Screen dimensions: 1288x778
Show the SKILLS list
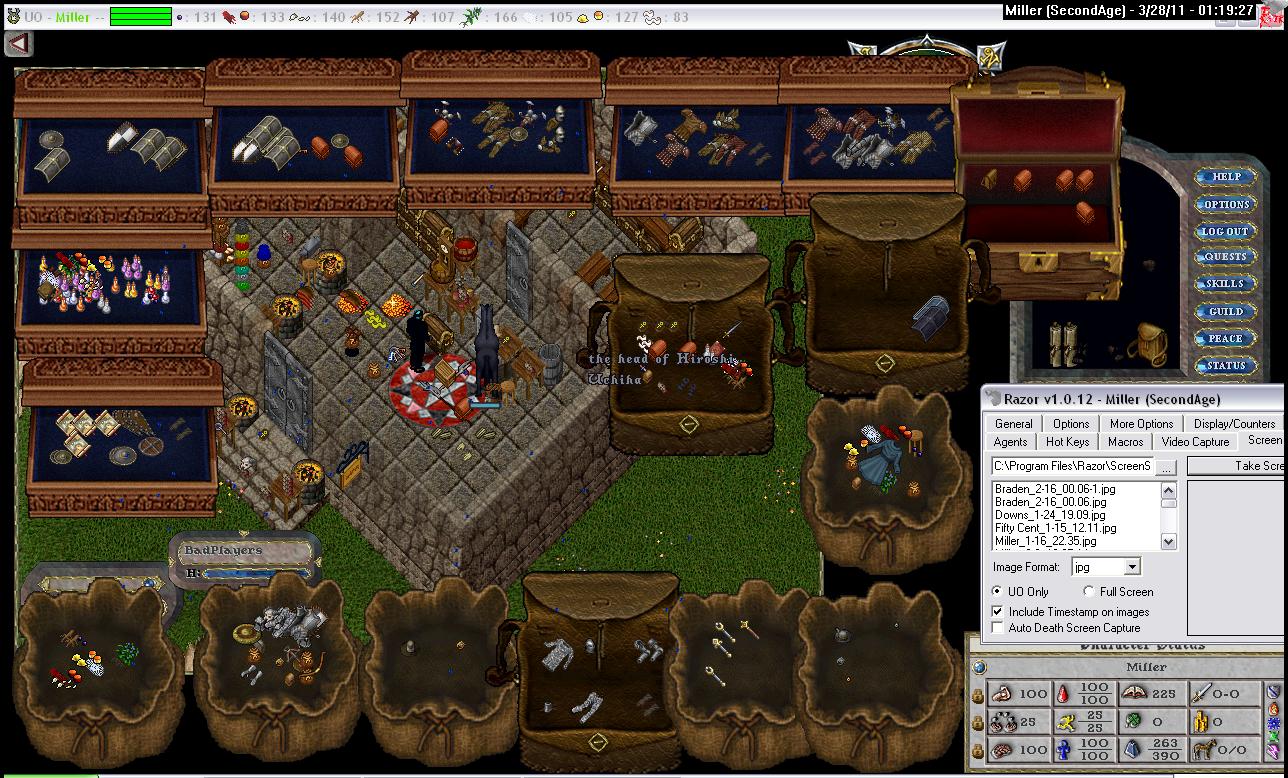tap(1225, 284)
